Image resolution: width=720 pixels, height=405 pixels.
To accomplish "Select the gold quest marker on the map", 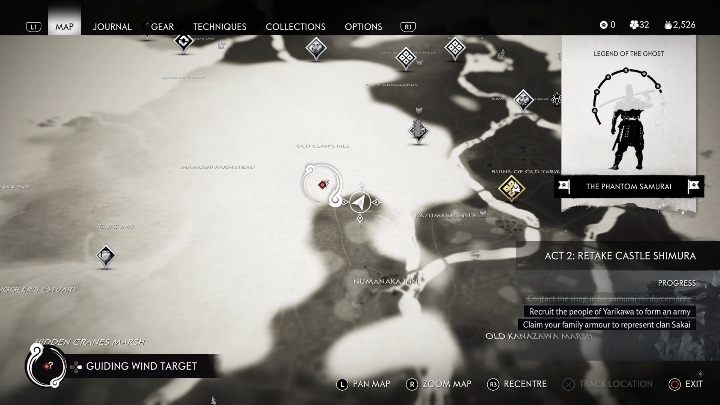I will 513,187.
